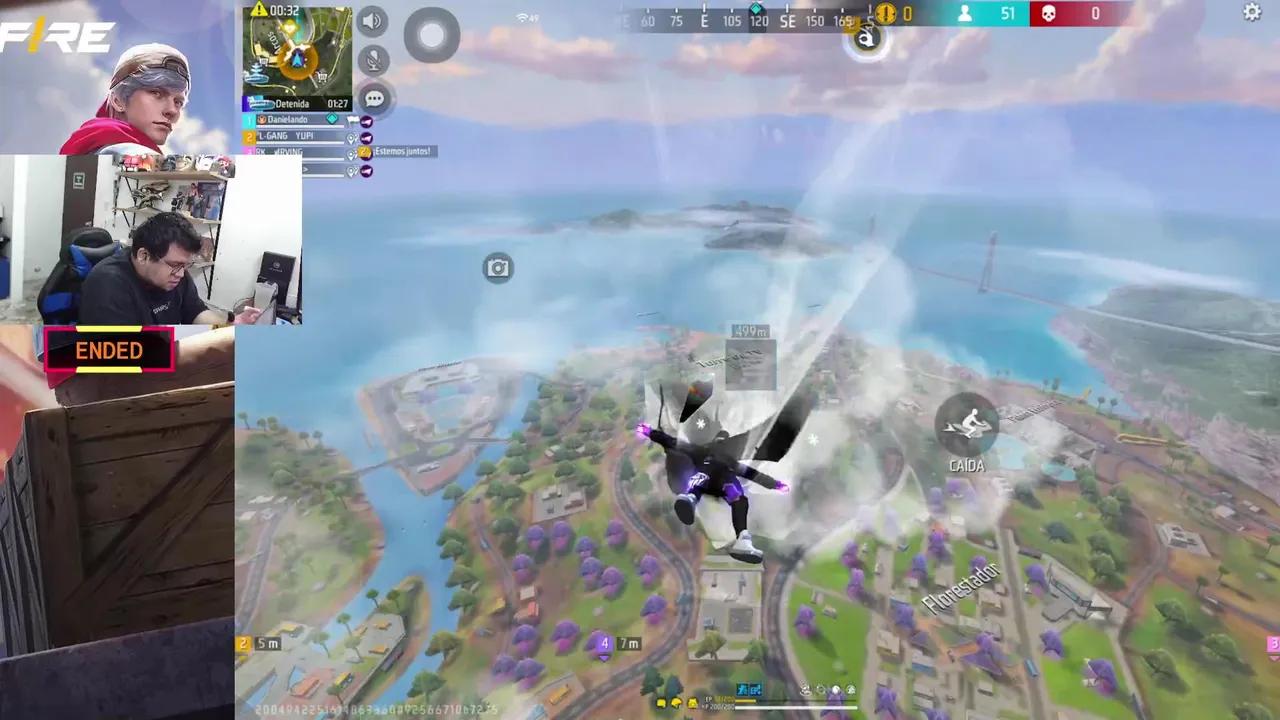This screenshot has height=720, width=1280.
Task: Click the ¡Estemos juntos! chat message
Action: pyautogui.click(x=403, y=151)
